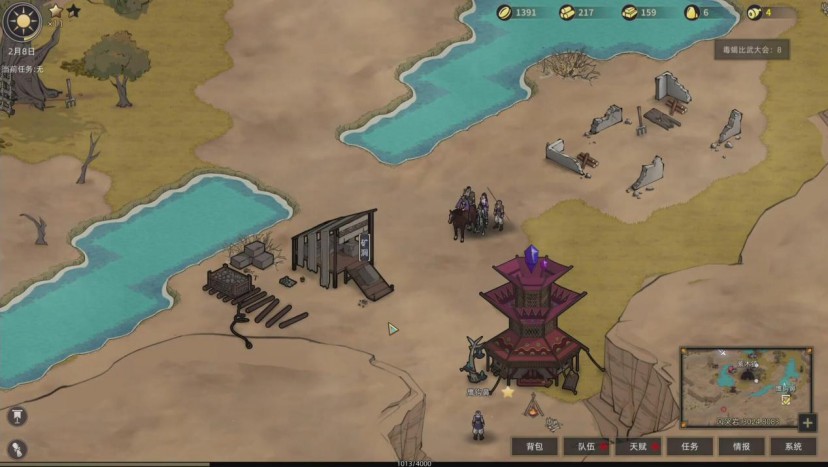Image resolution: width=828 pixels, height=467 pixels.
Task: Open the 系统 system menu
Action: 793,447
